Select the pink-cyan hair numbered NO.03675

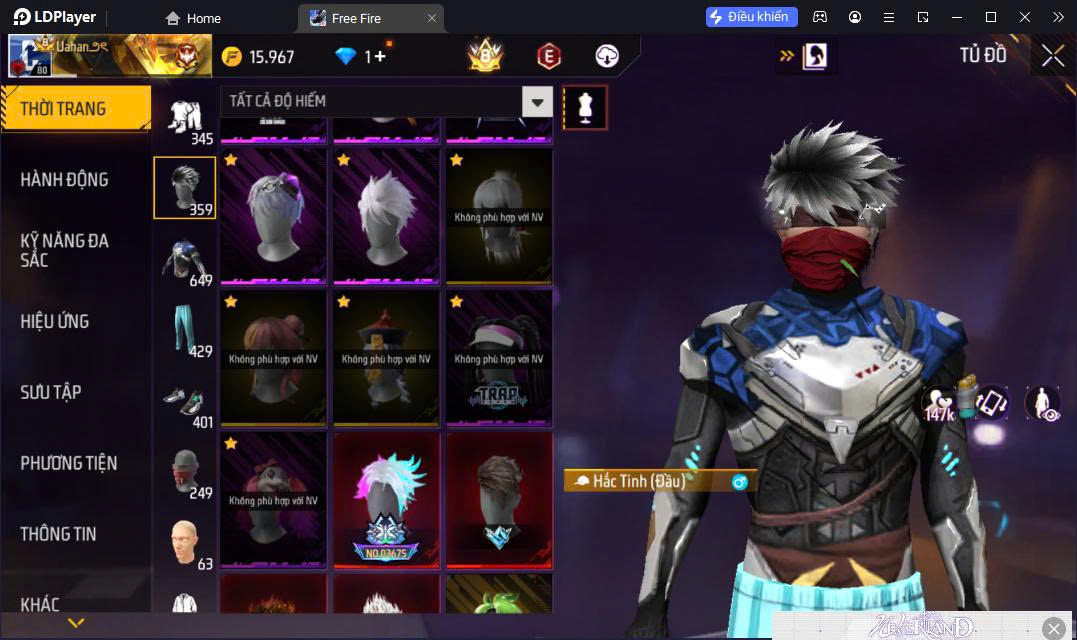coord(386,498)
